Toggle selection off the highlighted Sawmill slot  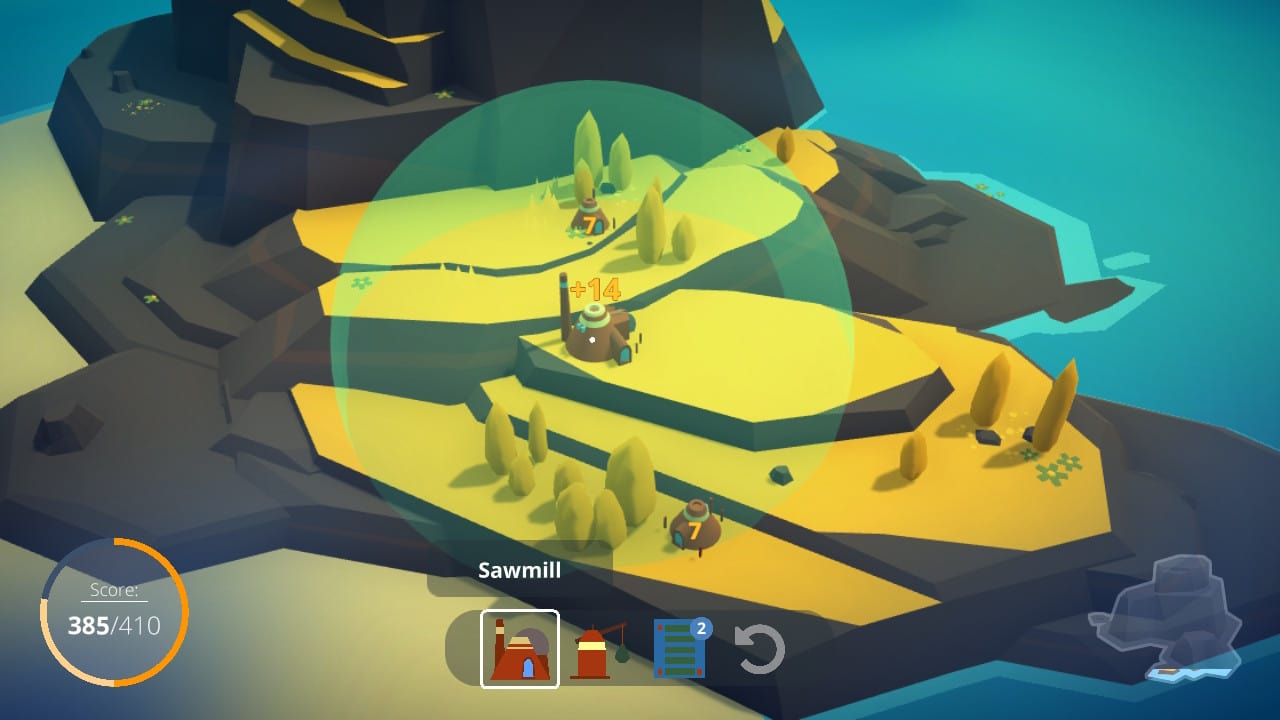click(x=521, y=648)
